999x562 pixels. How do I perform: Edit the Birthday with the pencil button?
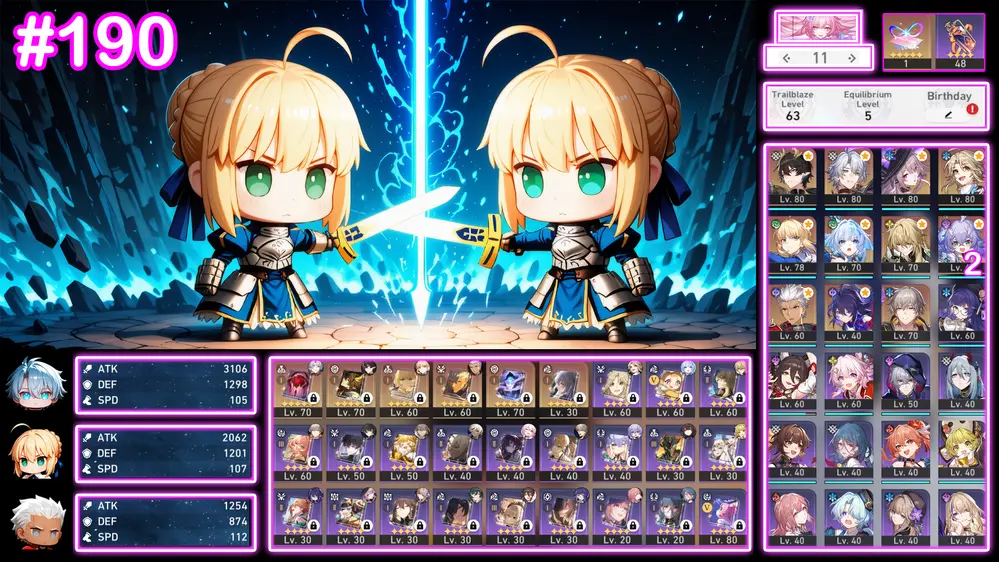click(948, 115)
